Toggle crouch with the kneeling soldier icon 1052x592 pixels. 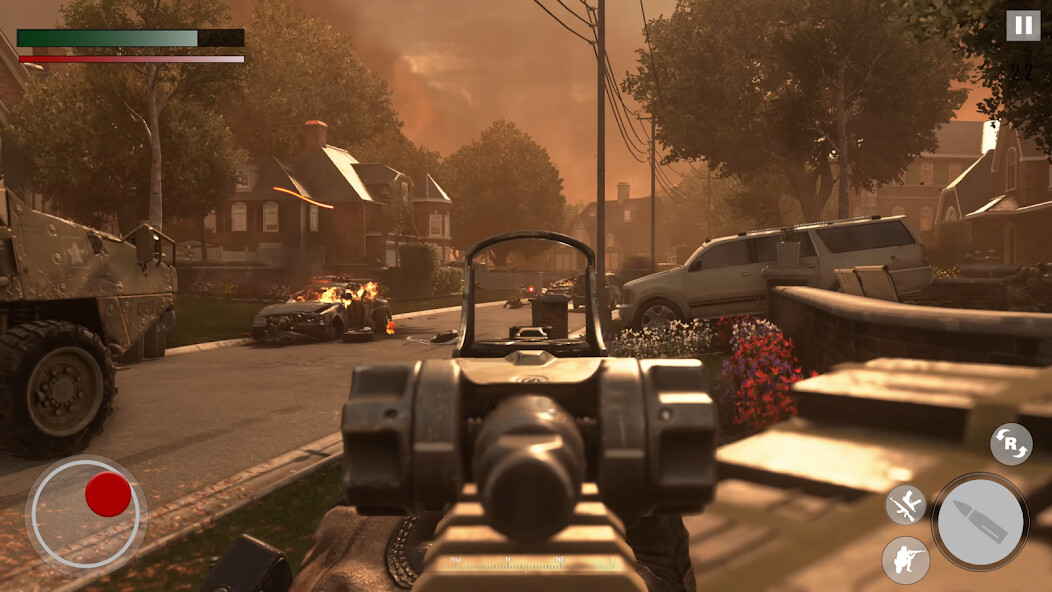click(905, 560)
